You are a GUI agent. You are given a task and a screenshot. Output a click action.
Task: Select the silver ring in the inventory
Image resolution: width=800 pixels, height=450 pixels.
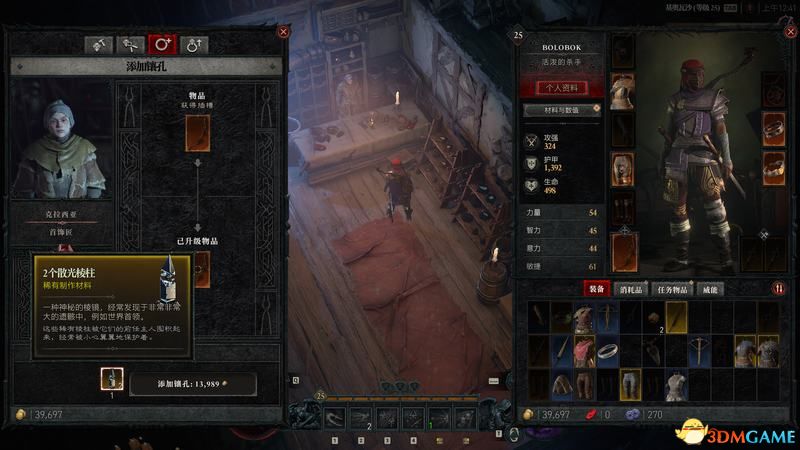coord(609,350)
